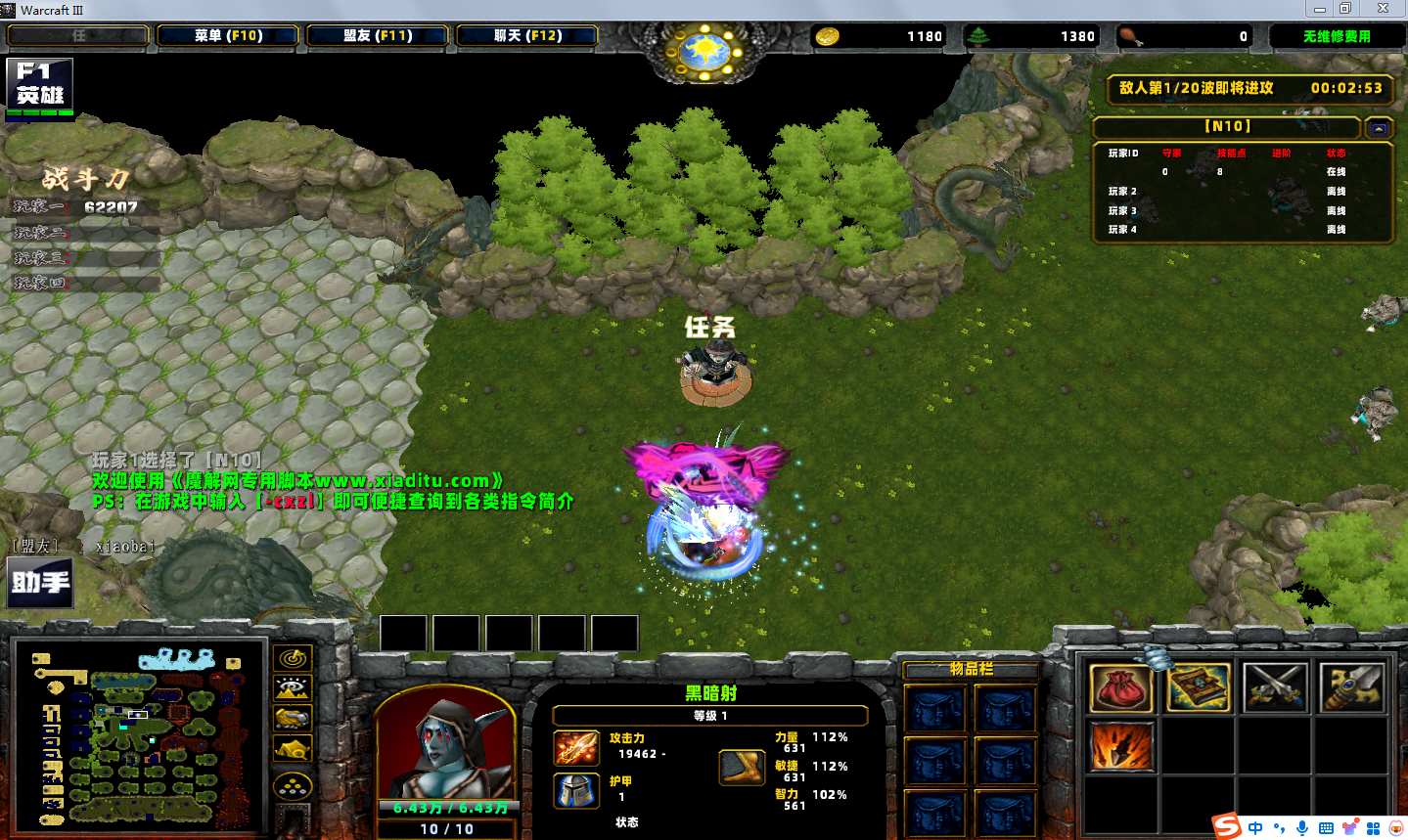Activate the crossed swords attack command
The image size is (1408, 840).
click(x=1275, y=688)
